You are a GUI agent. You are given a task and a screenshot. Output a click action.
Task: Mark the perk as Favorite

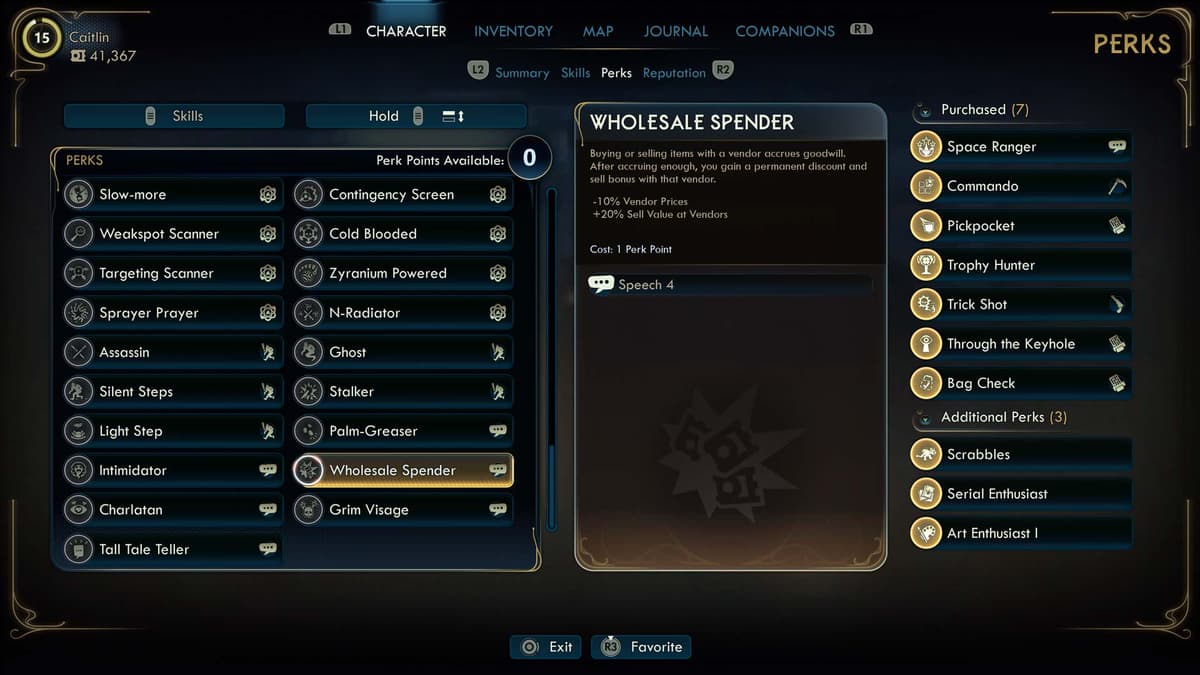[x=641, y=647]
